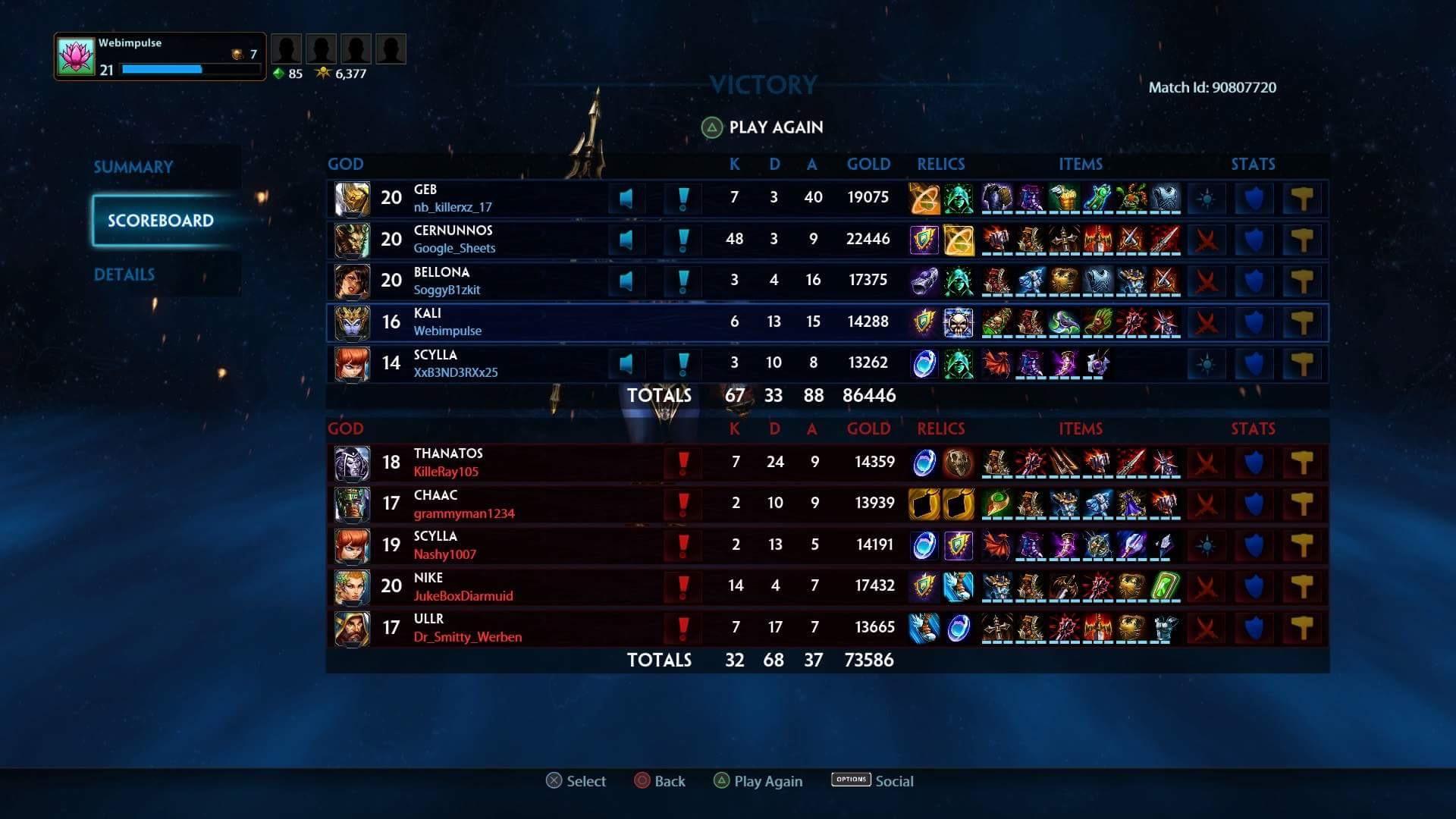Open the Details tab

click(124, 275)
